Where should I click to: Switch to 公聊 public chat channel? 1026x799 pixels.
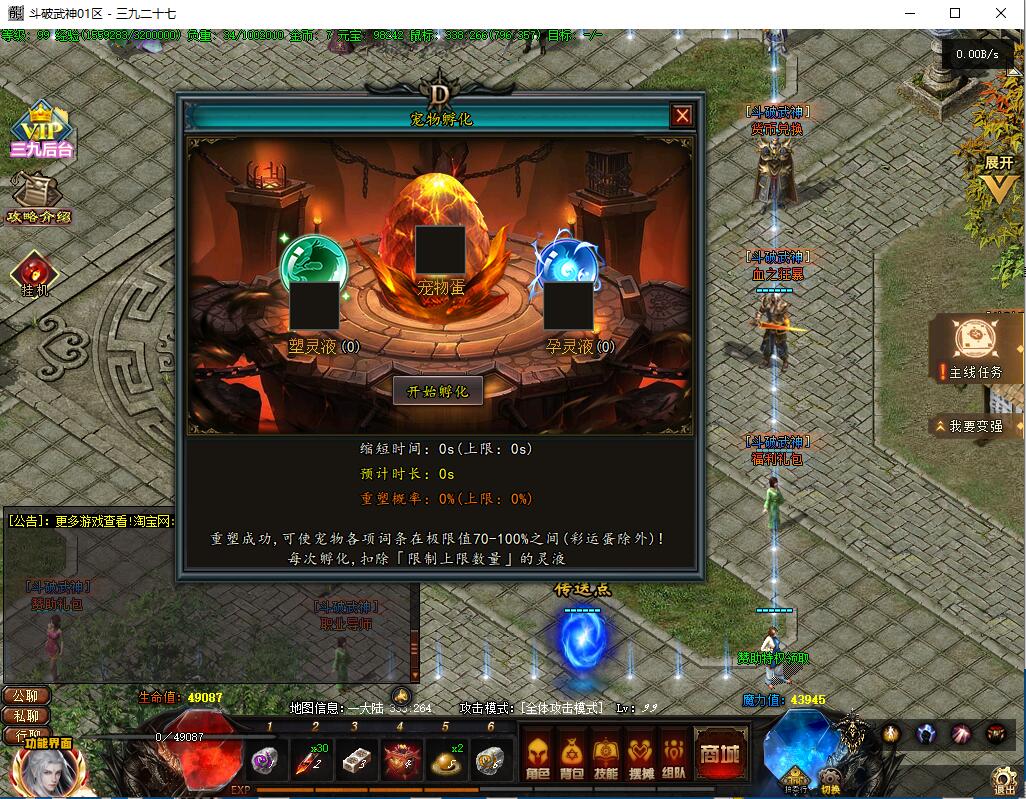26,696
